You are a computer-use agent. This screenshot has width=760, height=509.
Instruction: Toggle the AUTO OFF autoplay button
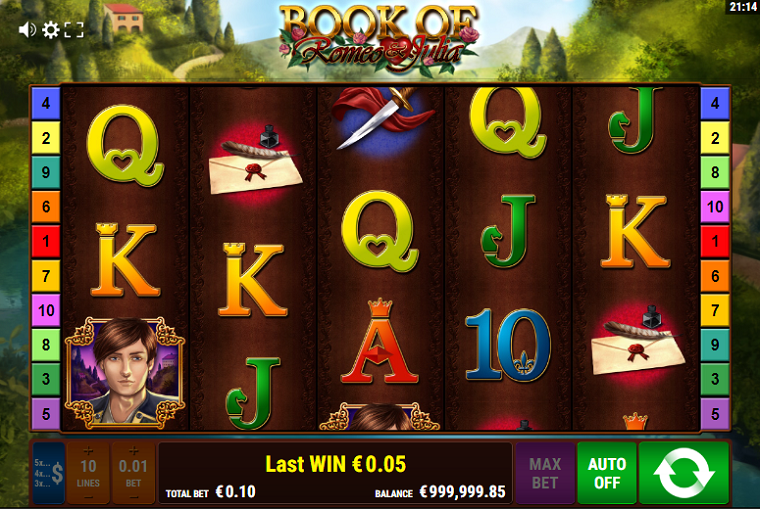(x=607, y=472)
